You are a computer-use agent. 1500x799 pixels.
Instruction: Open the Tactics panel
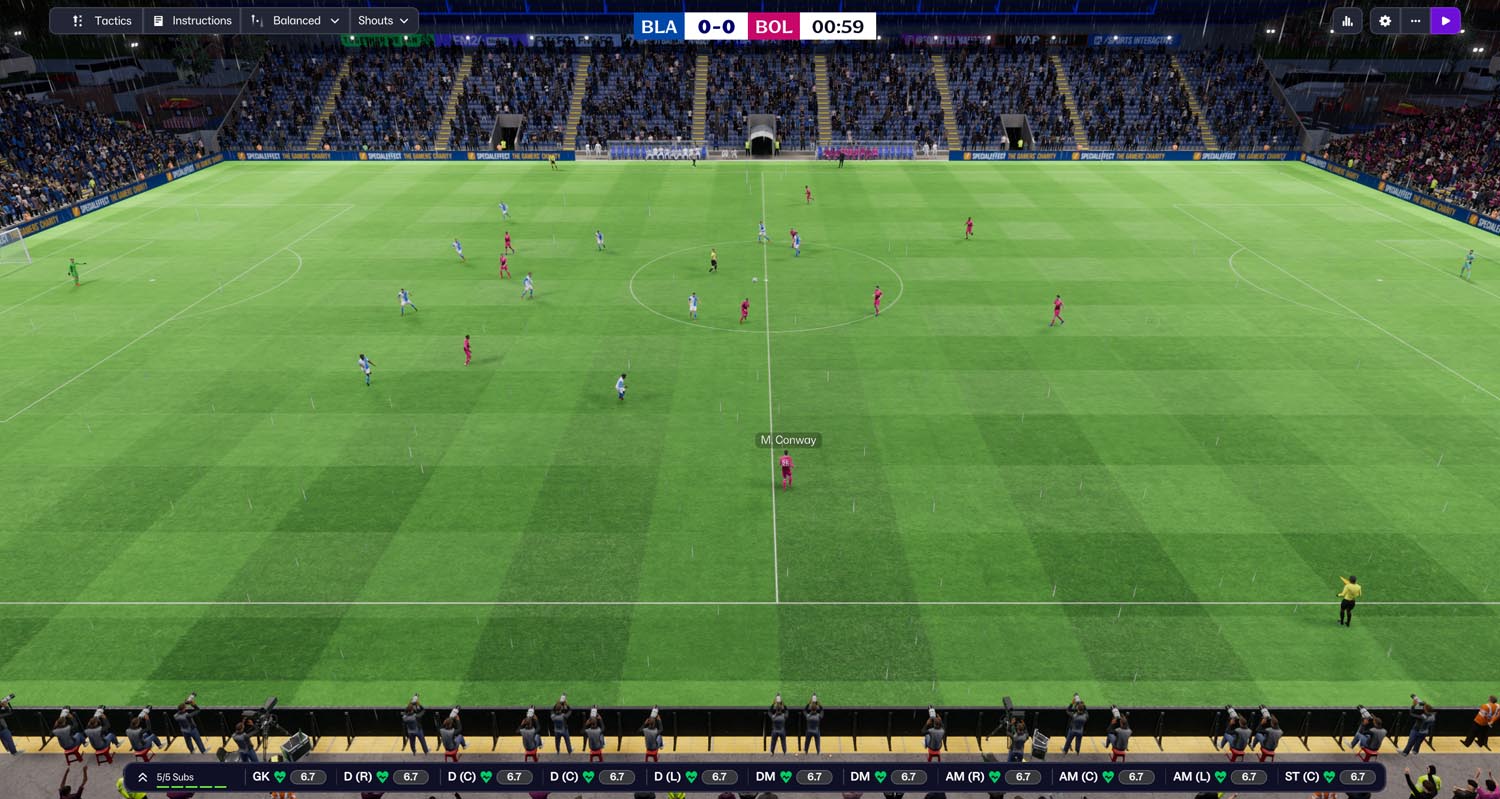coord(102,21)
